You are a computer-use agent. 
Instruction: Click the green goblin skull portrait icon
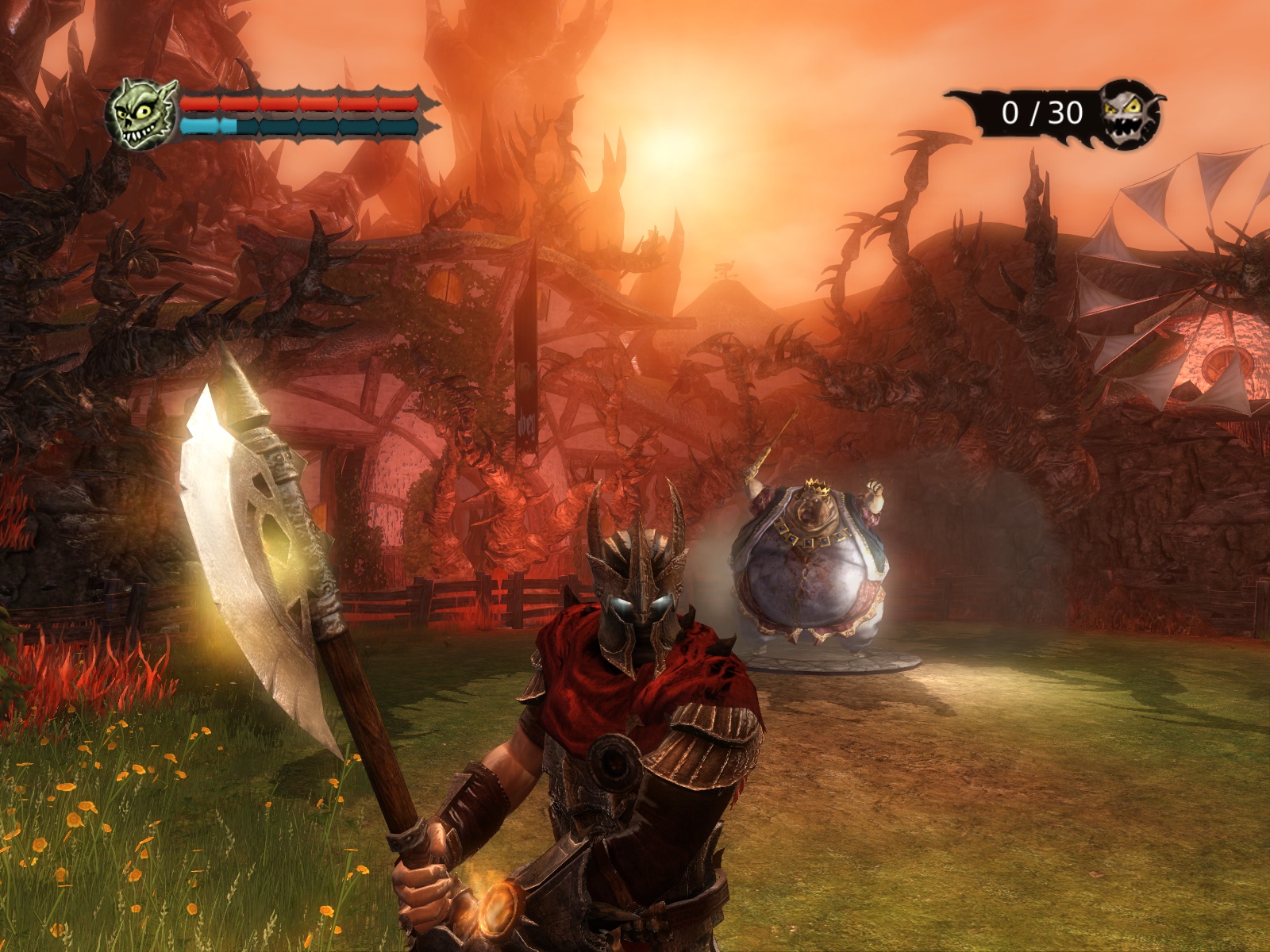141,115
